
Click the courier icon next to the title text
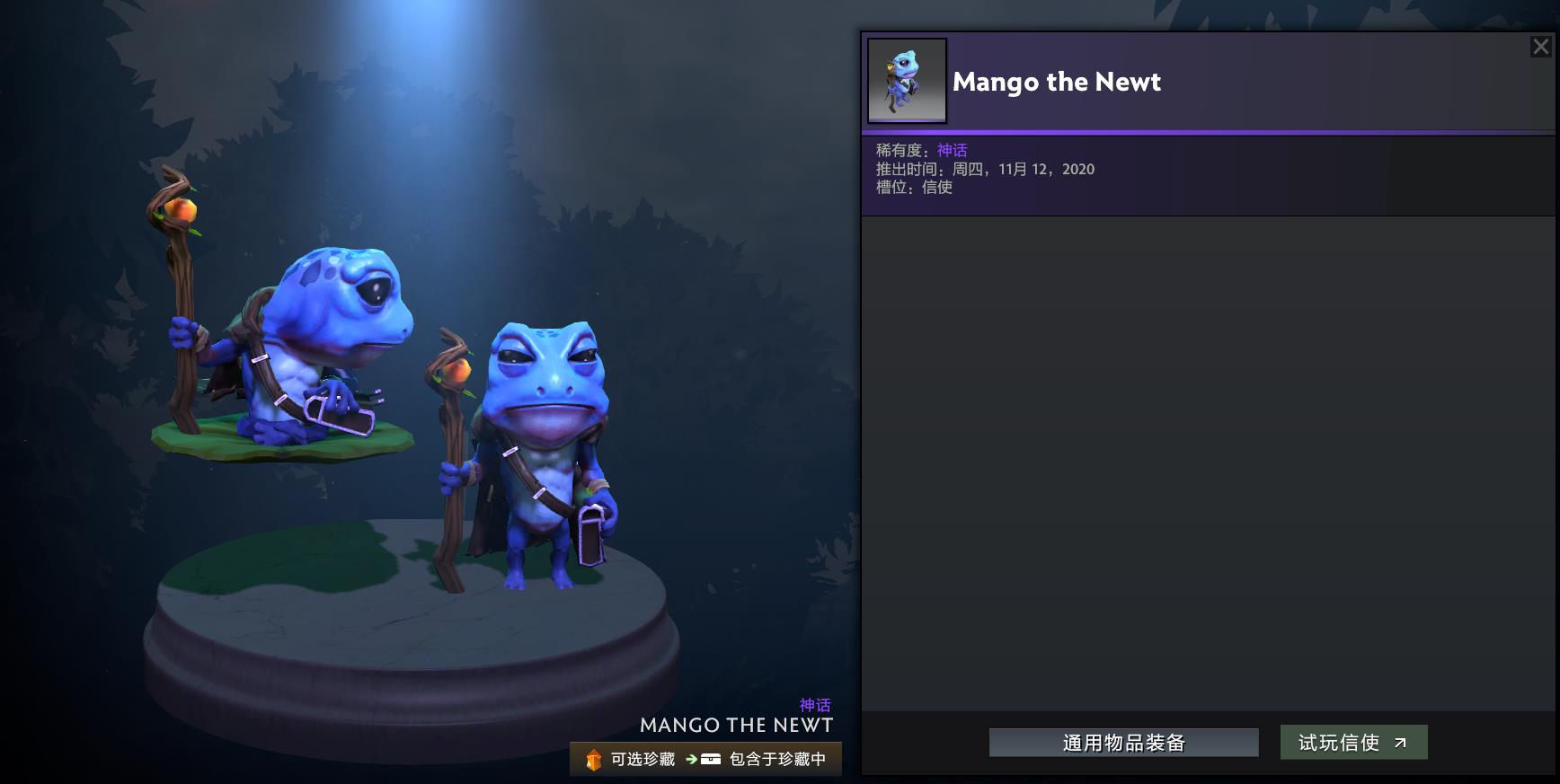907,81
